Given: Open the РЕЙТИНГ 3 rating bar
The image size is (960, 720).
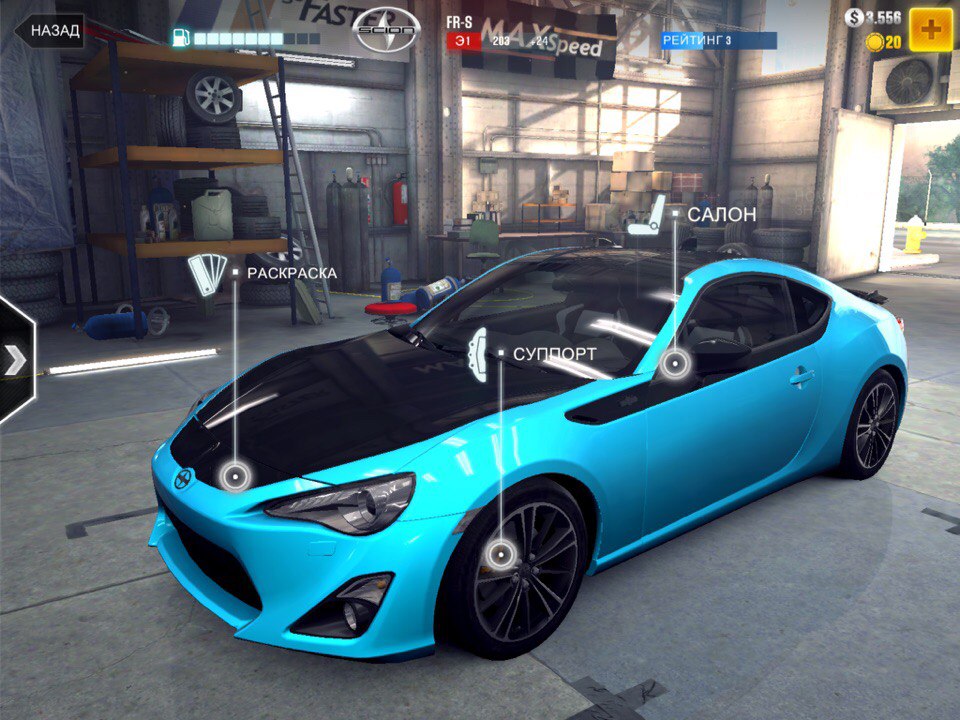Looking at the screenshot, I should [718, 40].
